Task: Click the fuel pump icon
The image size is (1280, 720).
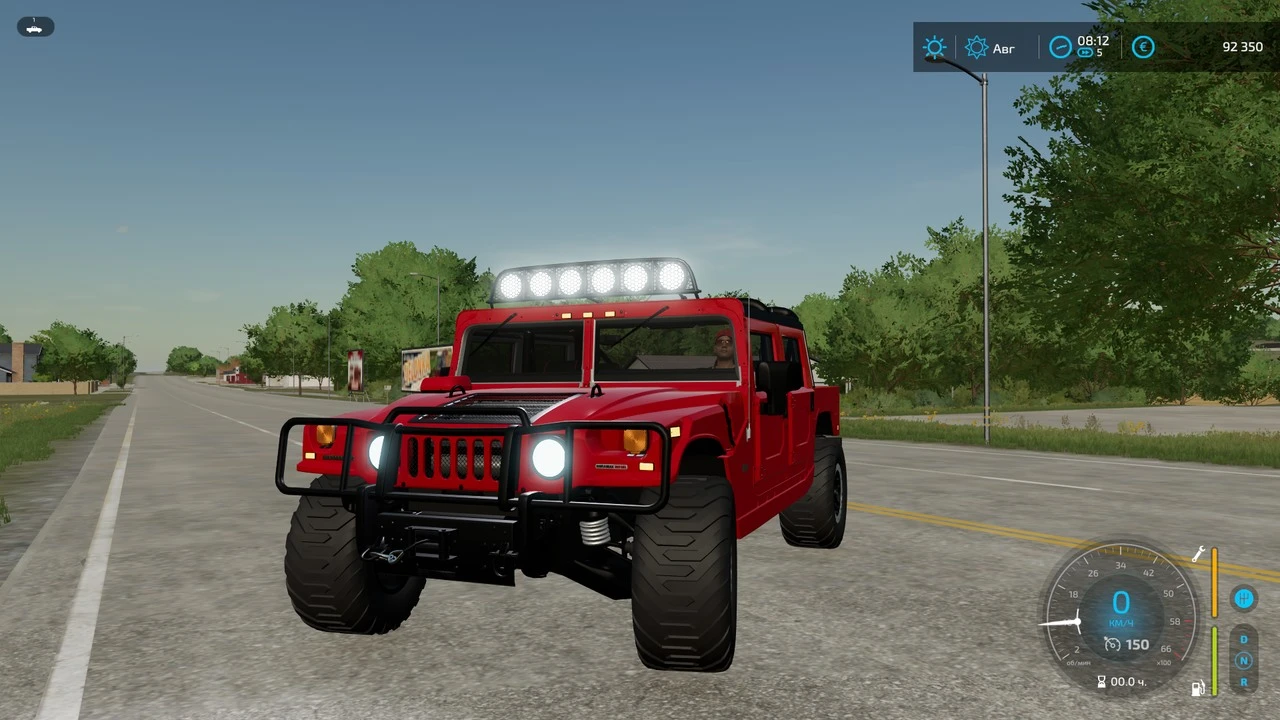Action: [1197, 688]
